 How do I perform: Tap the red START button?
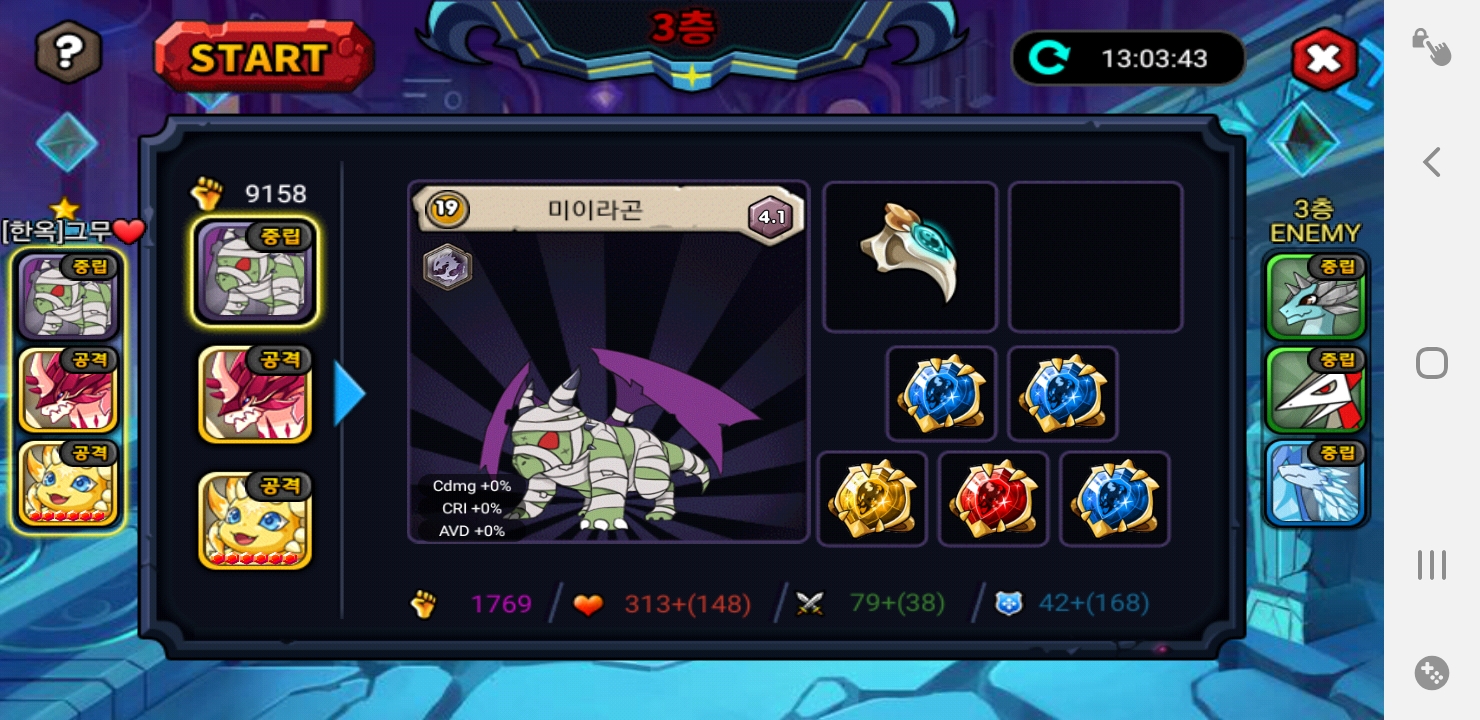(x=263, y=57)
